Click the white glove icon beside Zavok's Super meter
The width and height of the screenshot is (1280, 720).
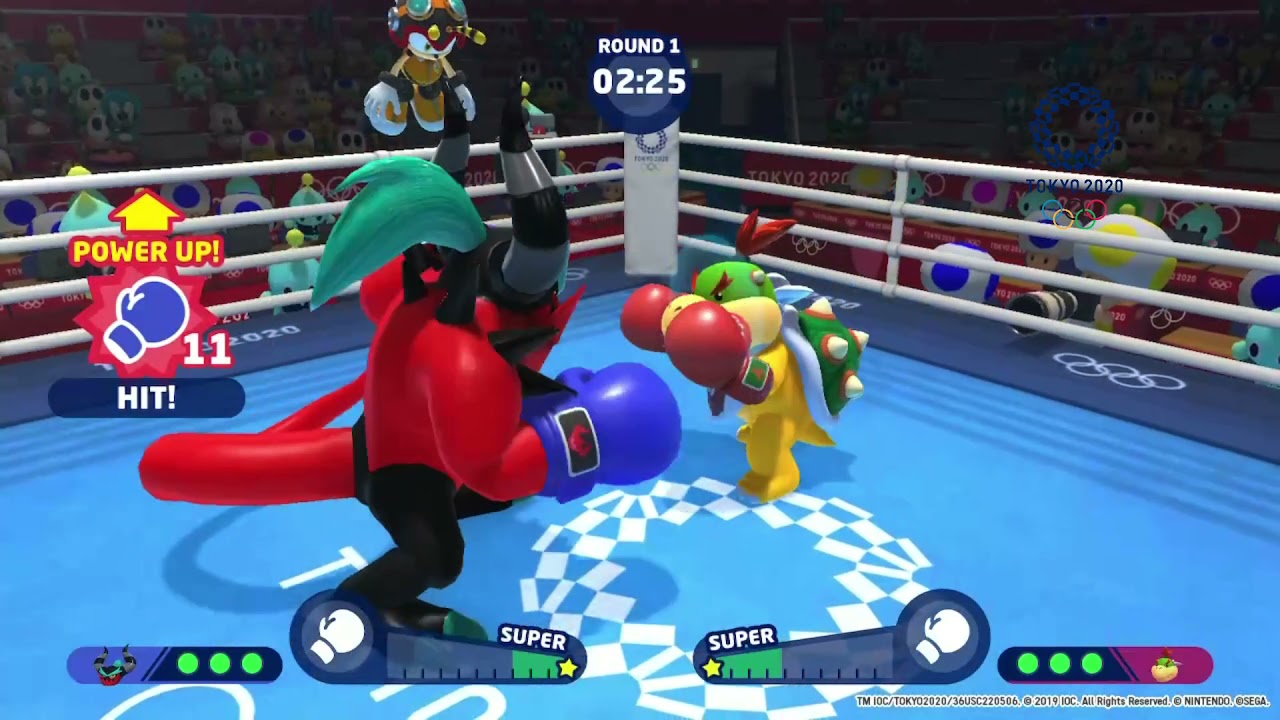coord(338,637)
